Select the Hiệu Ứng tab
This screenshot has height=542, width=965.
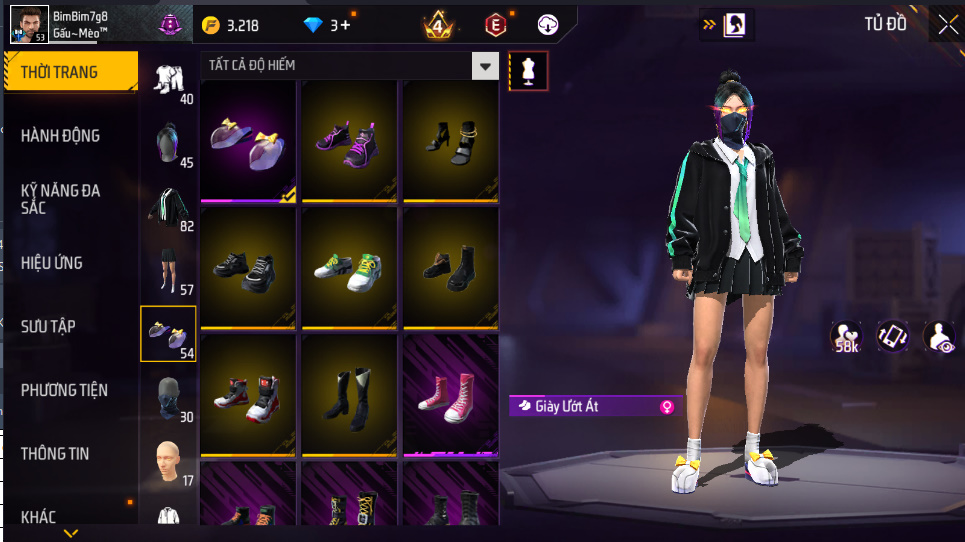coord(52,263)
